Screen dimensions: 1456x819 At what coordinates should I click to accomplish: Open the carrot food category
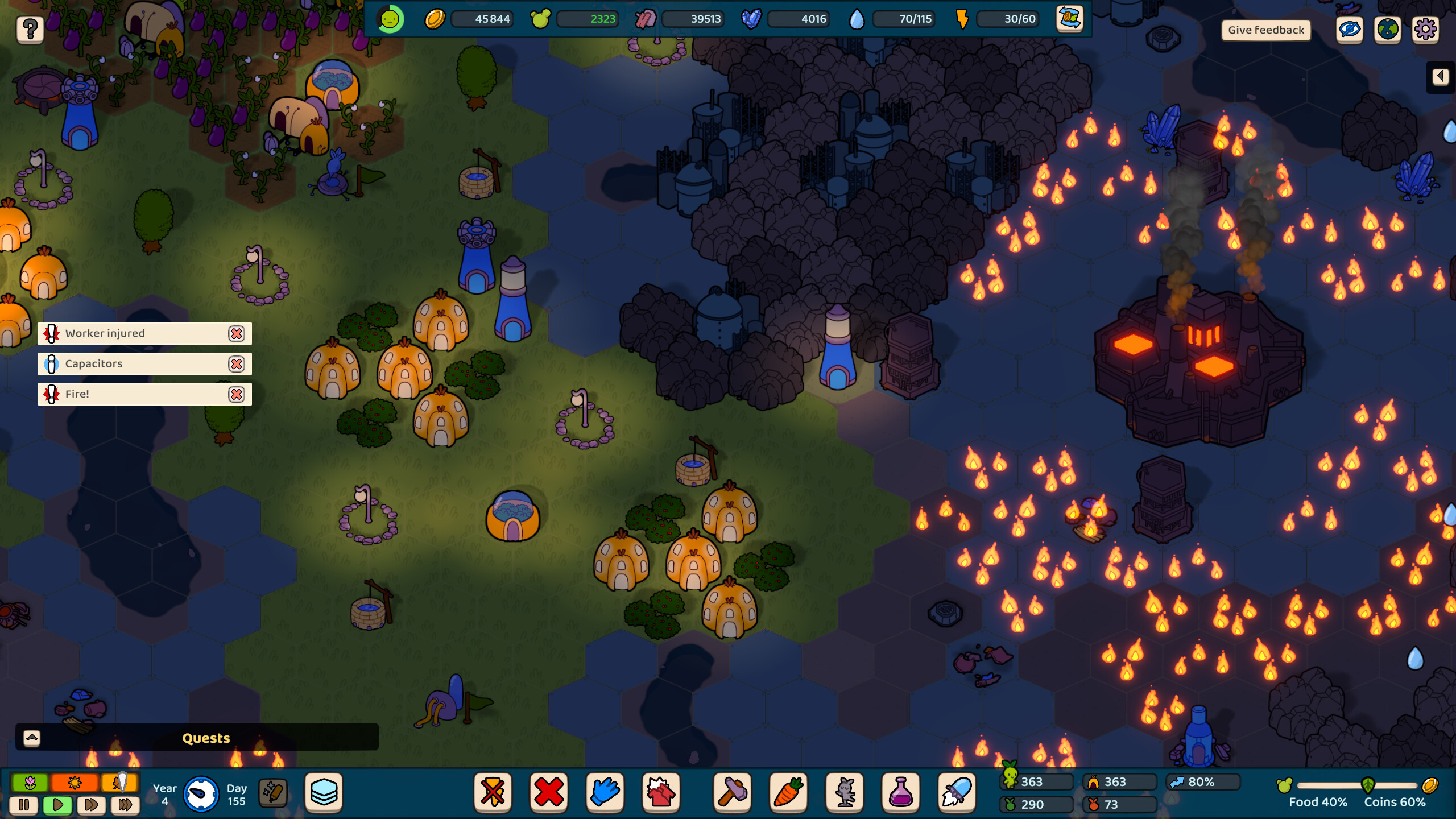789,792
